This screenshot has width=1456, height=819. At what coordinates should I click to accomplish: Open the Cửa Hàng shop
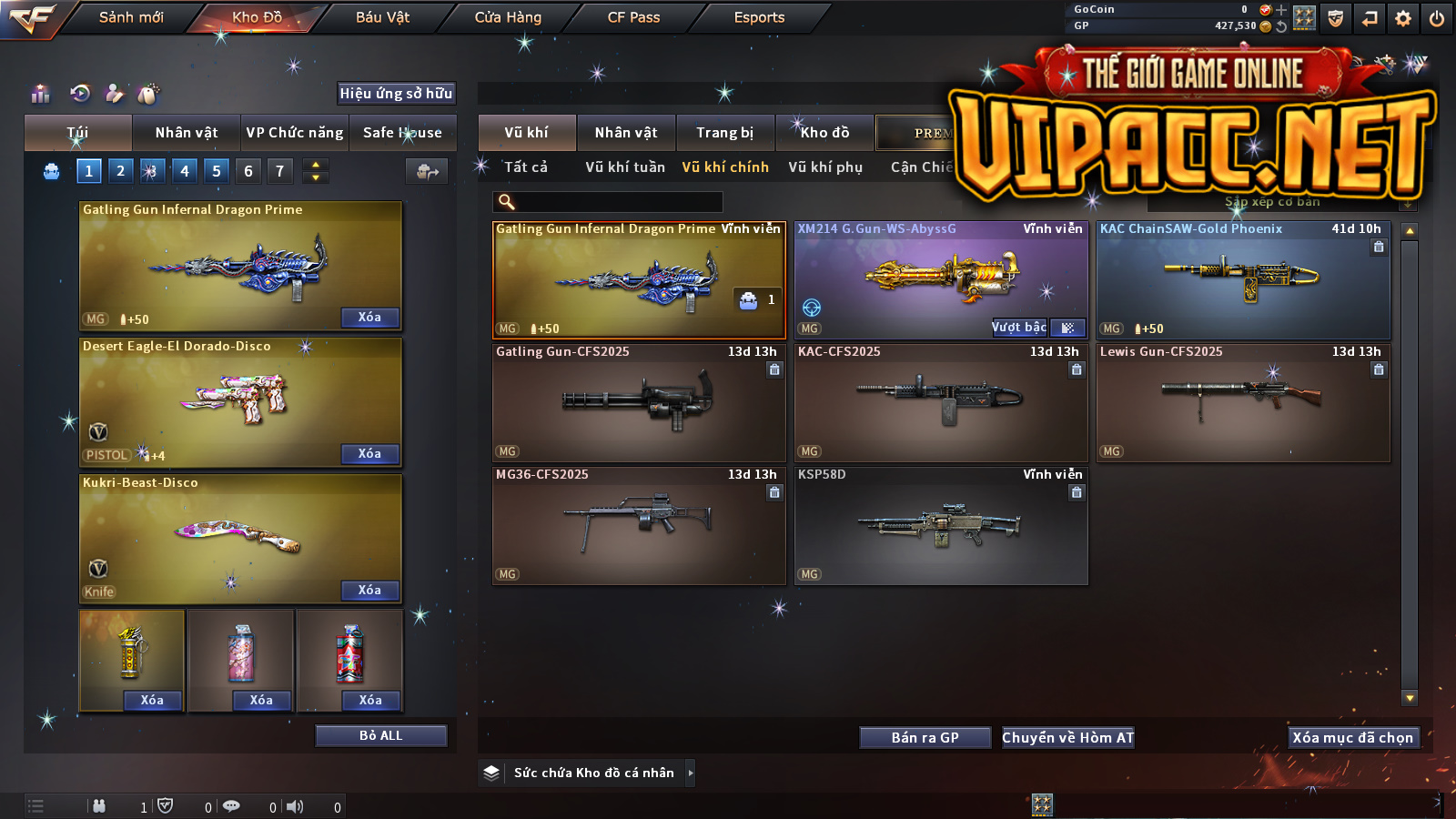[508, 17]
